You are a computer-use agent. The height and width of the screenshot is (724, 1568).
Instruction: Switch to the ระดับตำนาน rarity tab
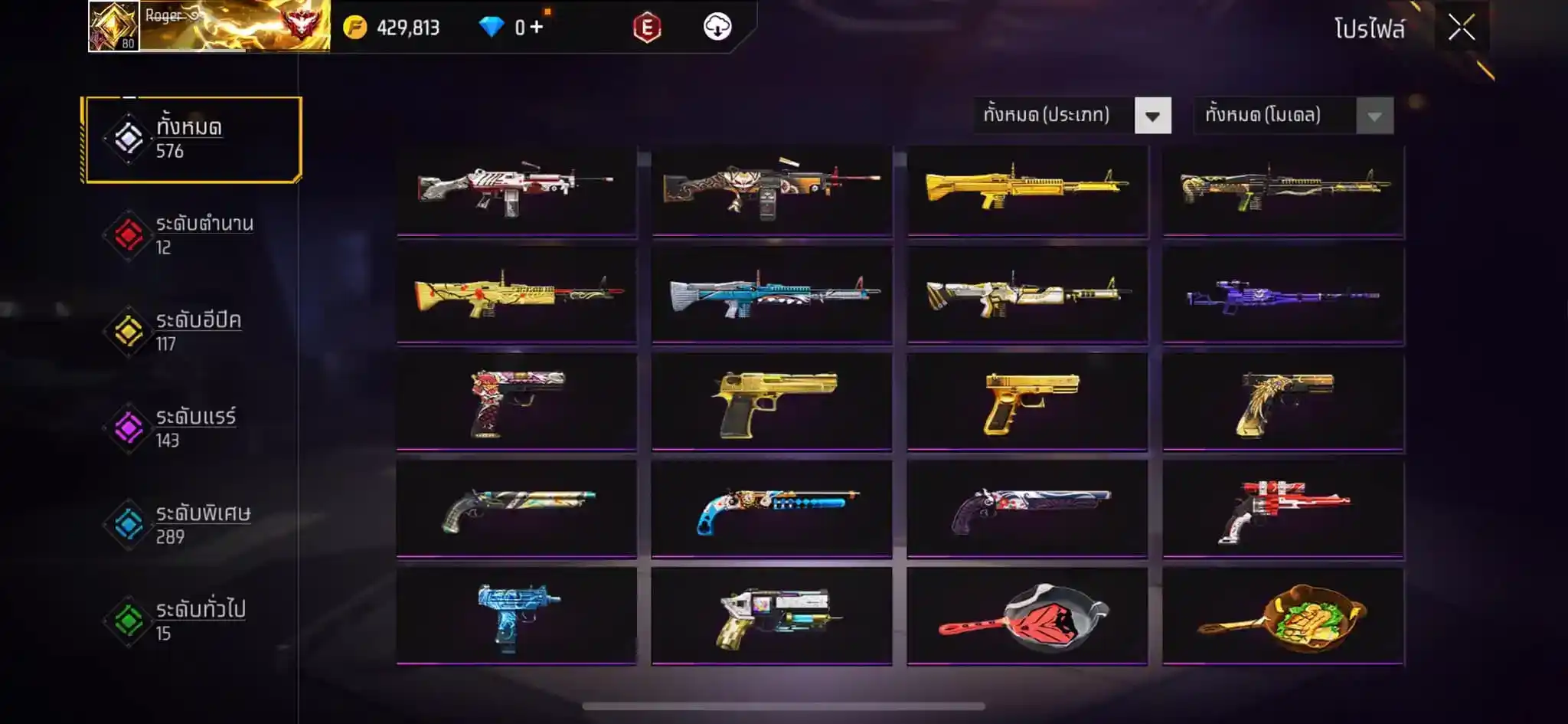click(x=192, y=235)
